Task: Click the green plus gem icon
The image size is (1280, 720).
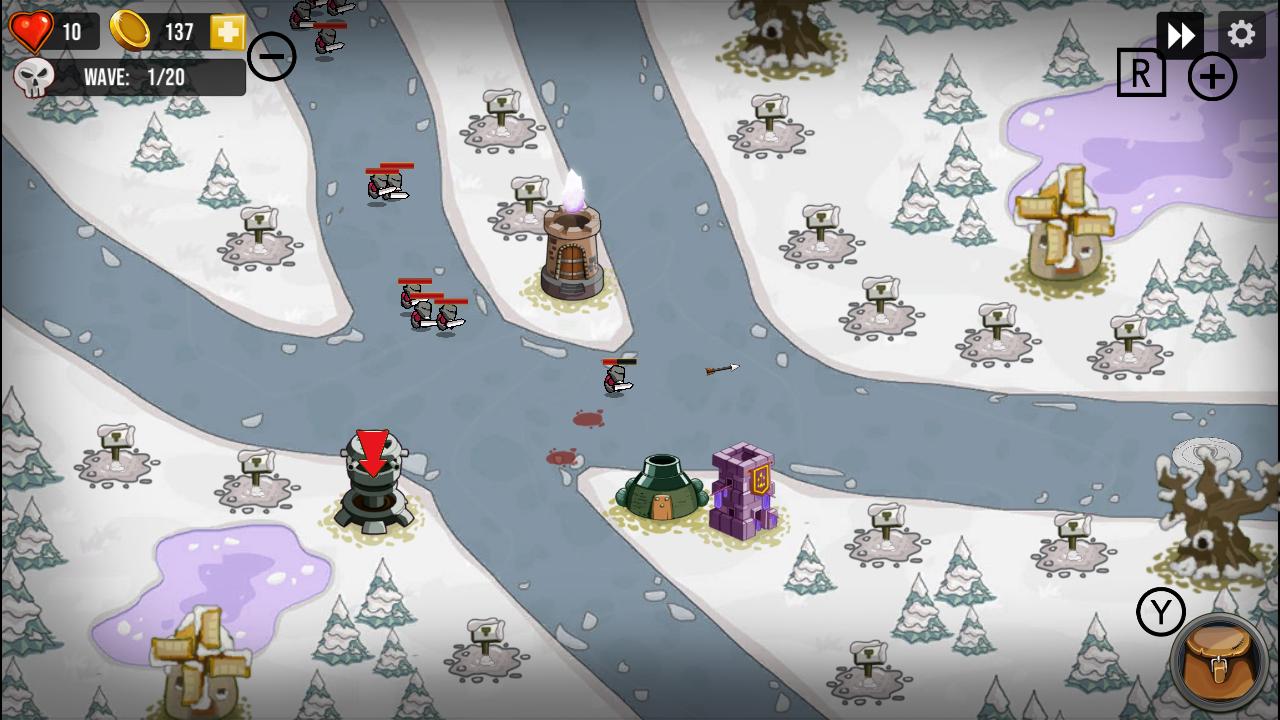Action: point(225,31)
